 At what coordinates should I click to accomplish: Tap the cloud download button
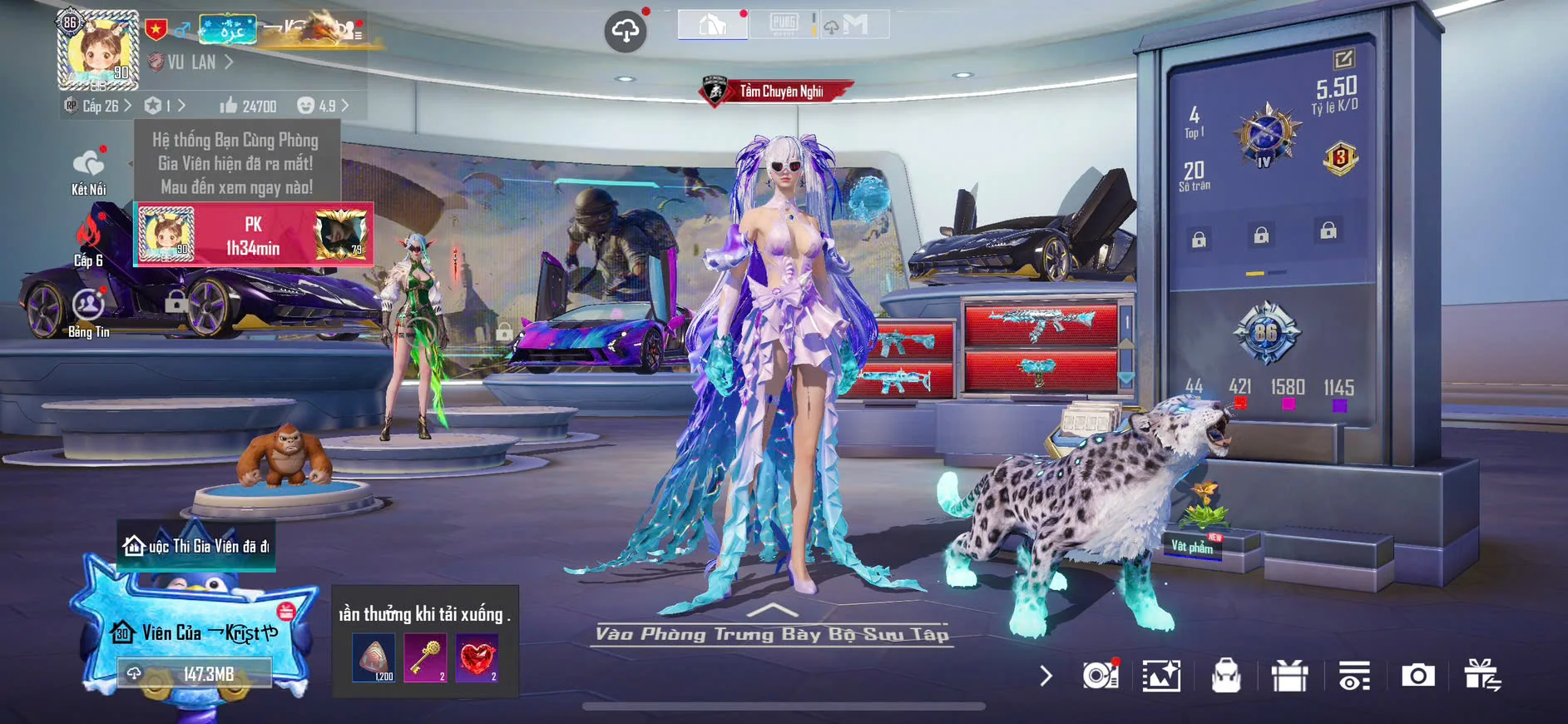626,32
